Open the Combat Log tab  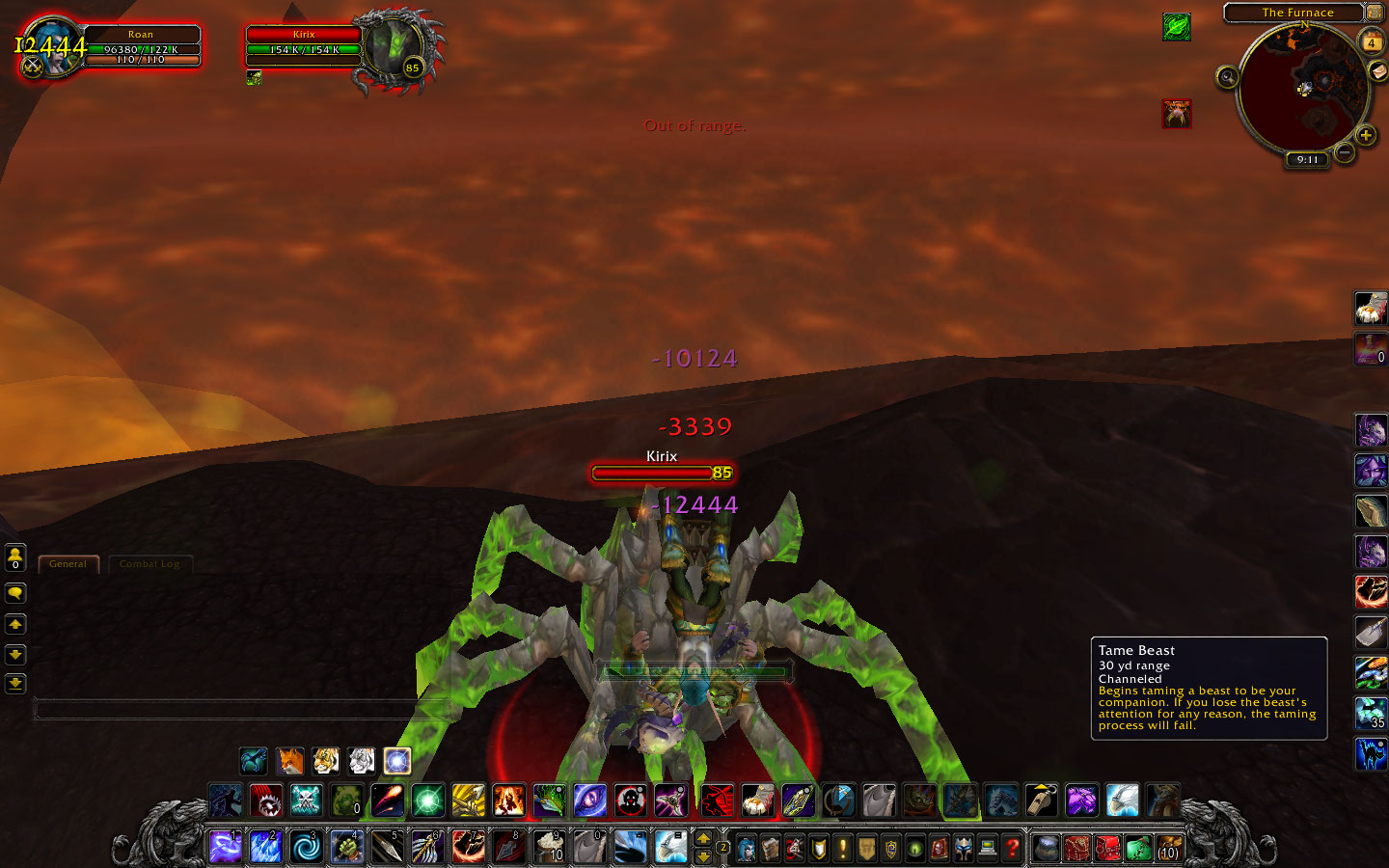pos(150,564)
